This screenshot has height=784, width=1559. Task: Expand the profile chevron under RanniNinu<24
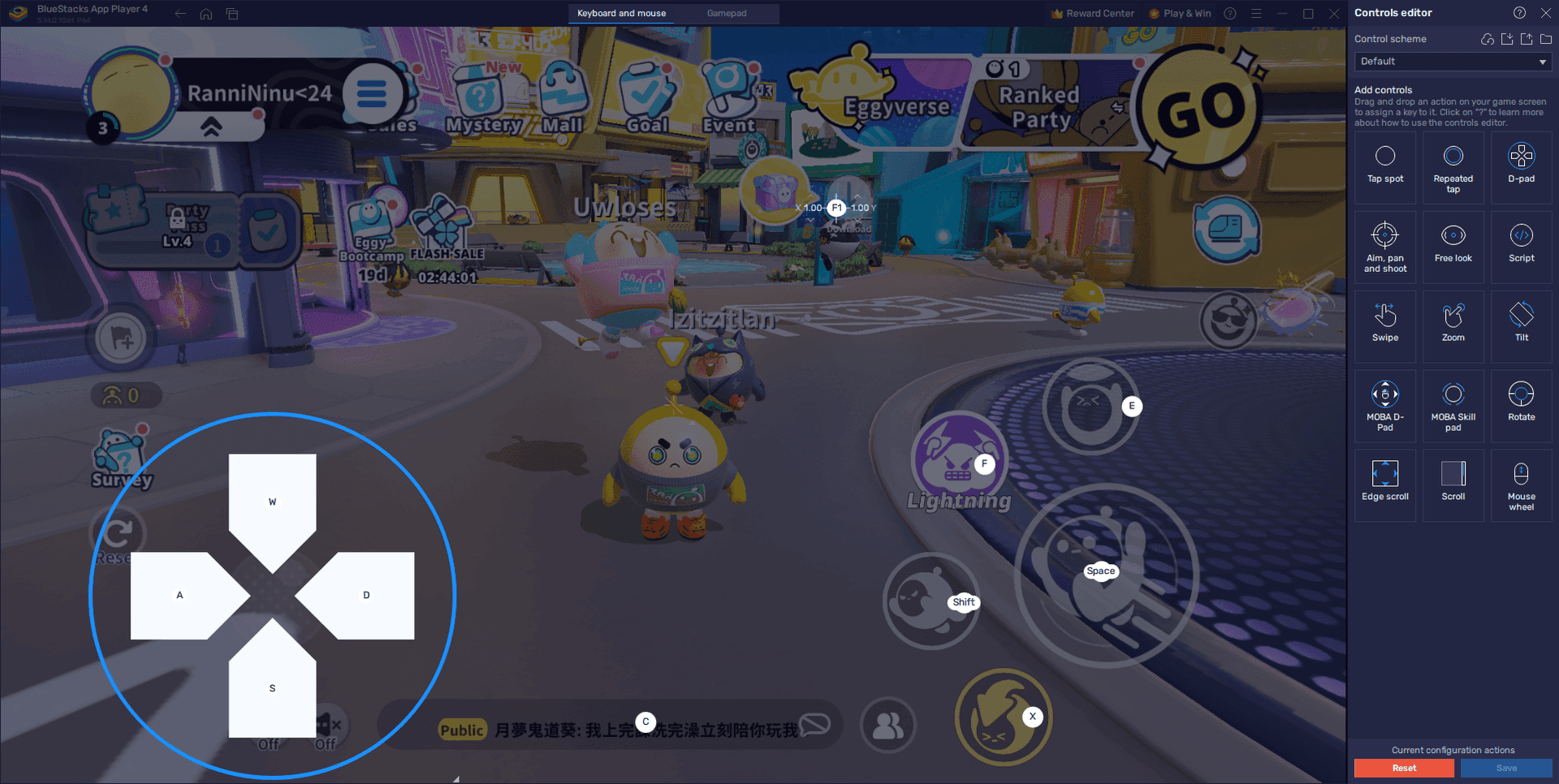[213, 127]
